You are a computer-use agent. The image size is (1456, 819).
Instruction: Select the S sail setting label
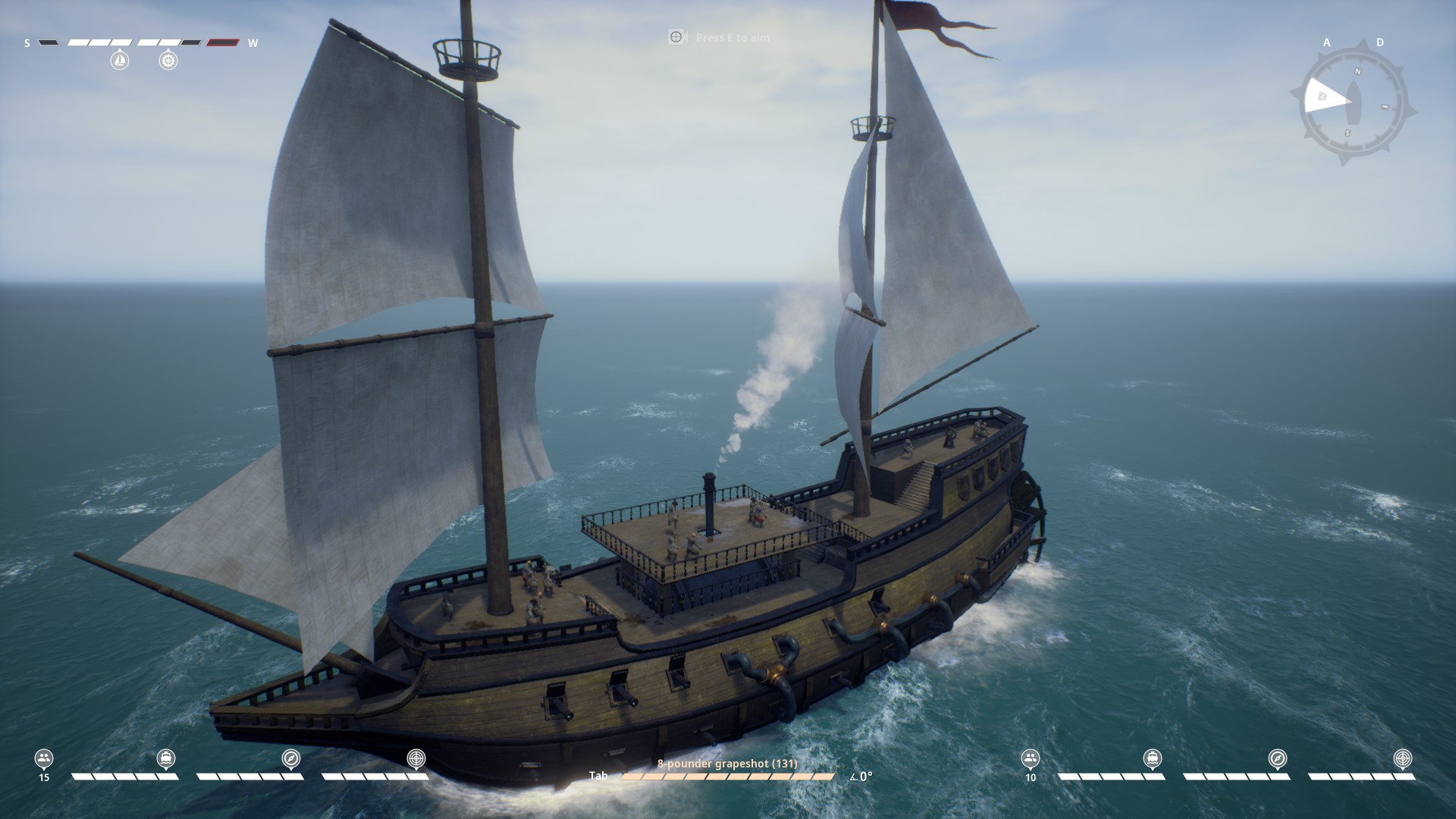point(27,43)
